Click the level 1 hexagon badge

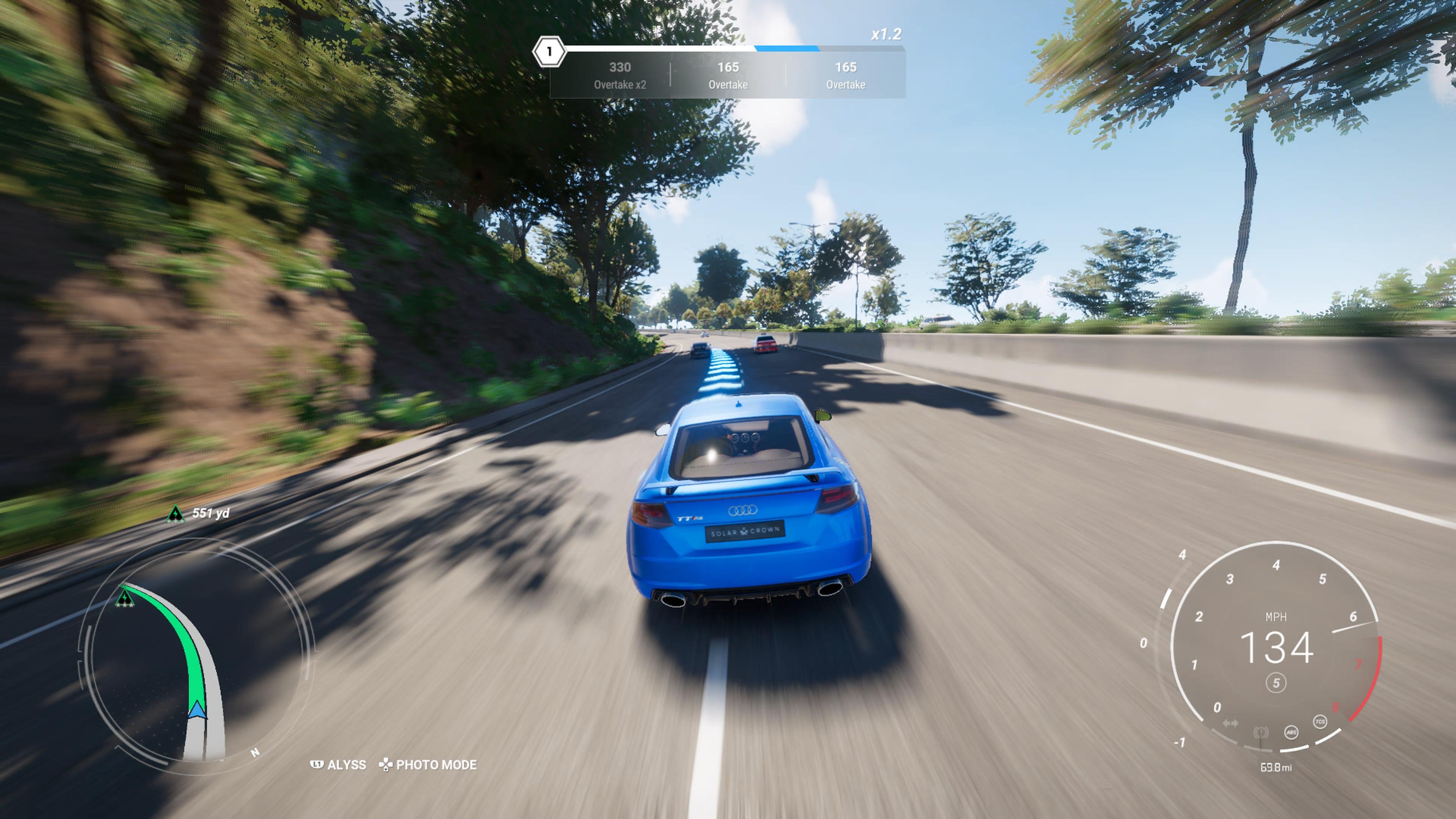tap(549, 52)
